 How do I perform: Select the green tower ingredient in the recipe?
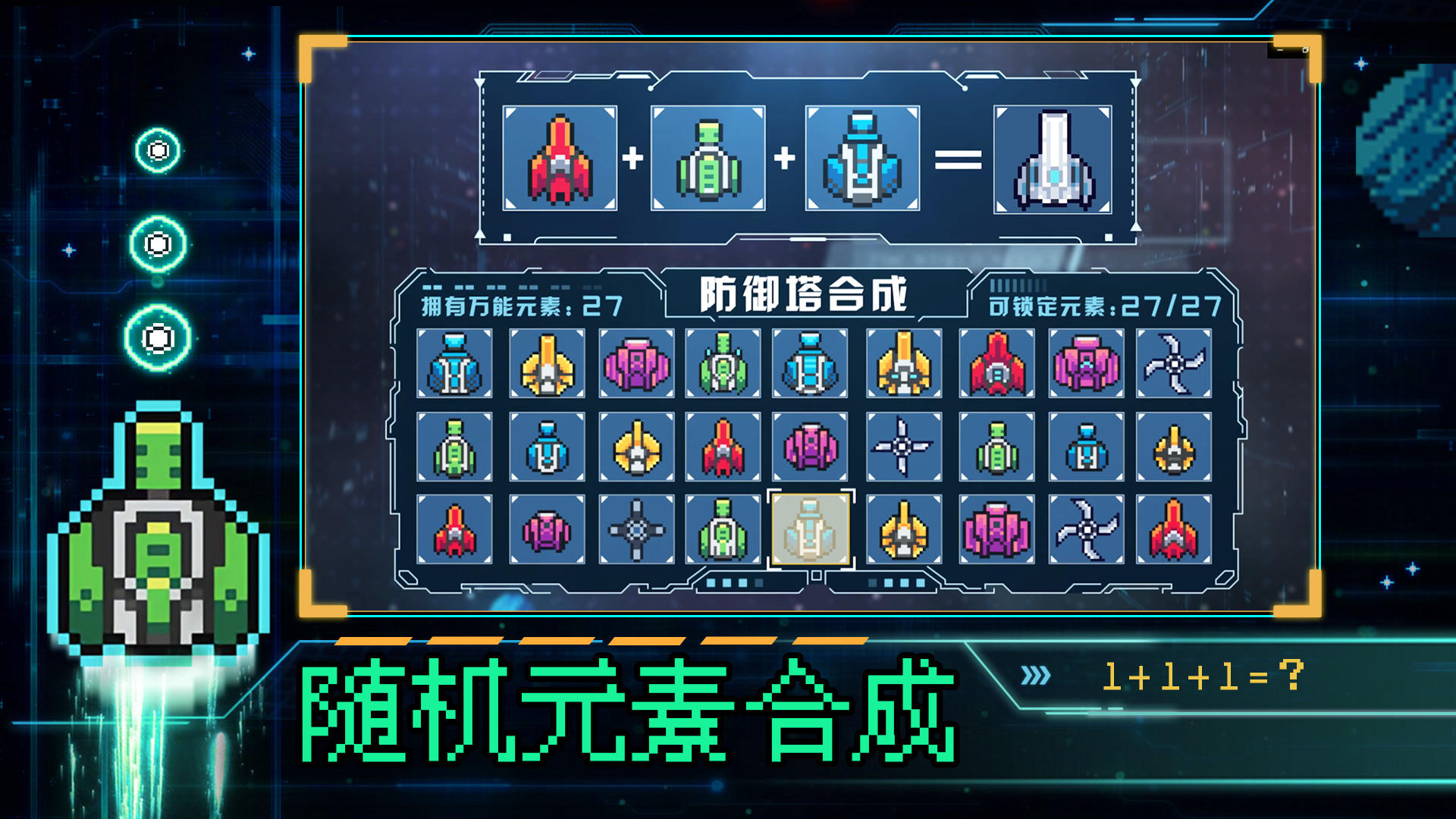point(709,159)
